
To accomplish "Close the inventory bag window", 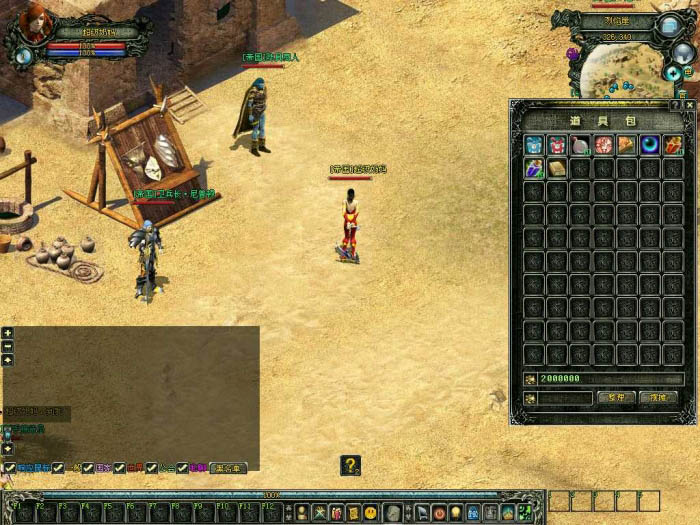I will 689,104.
